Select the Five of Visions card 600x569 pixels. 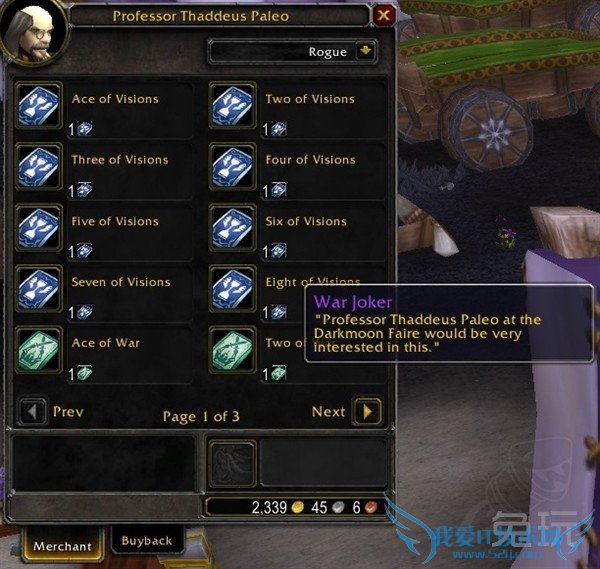[39, 228]
